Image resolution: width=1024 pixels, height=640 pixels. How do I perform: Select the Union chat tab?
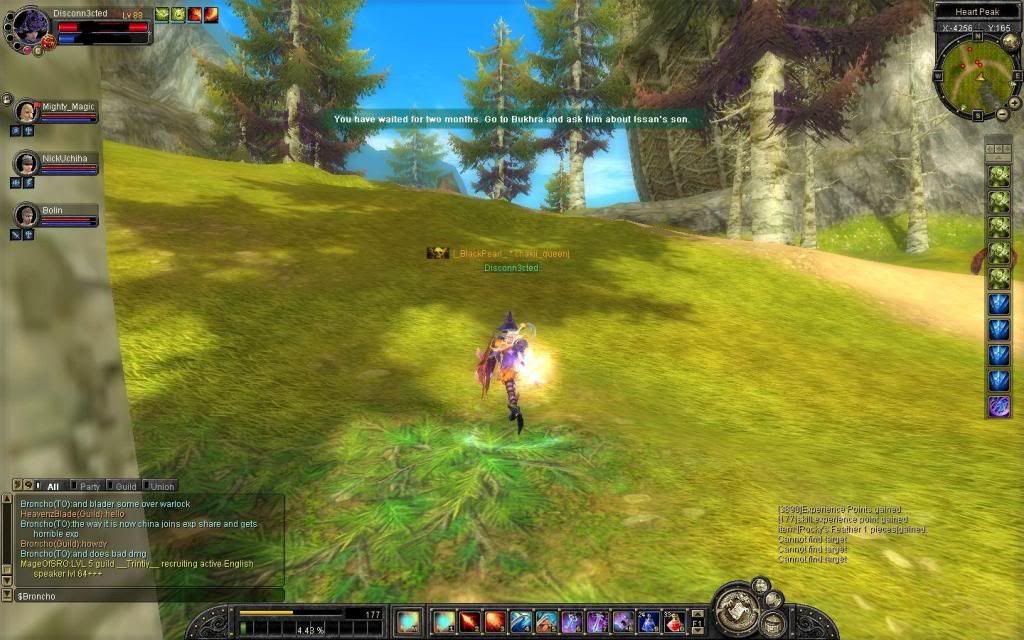point(162,486)
